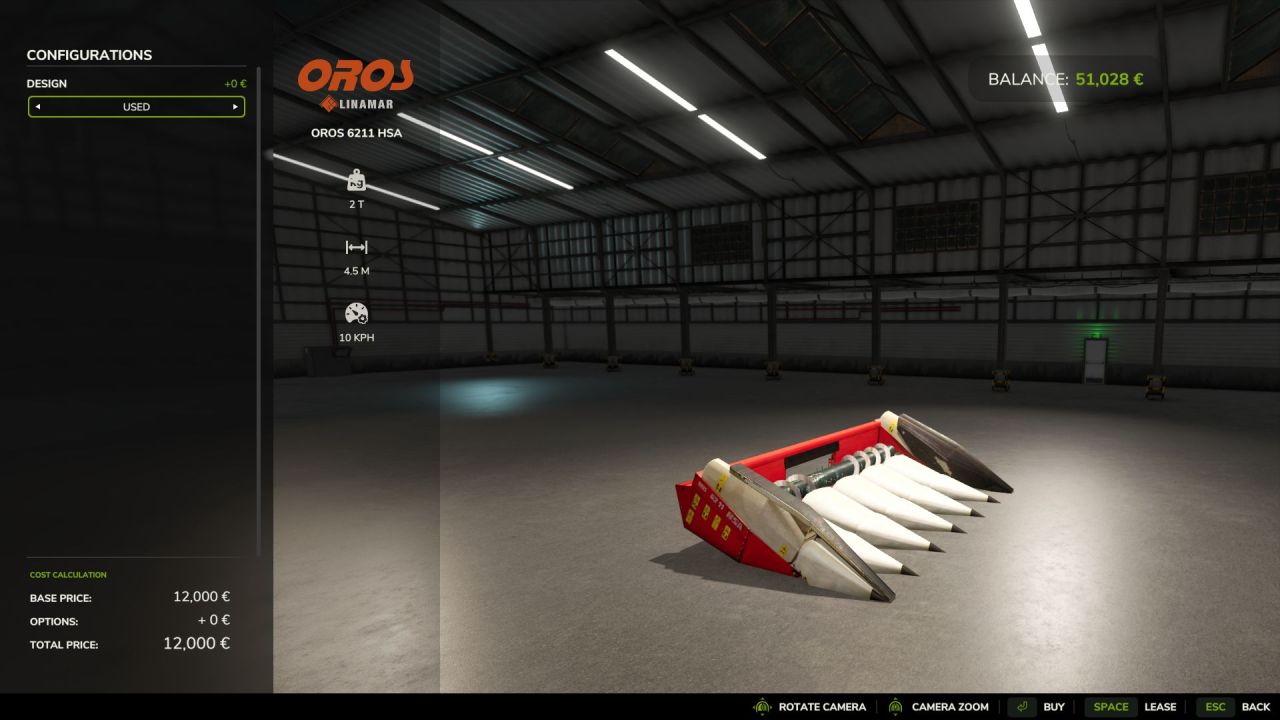Select the CAMERA ZOOM label in bottom bar
Viewport: 1280px width, 720px height.
point(951,706)
